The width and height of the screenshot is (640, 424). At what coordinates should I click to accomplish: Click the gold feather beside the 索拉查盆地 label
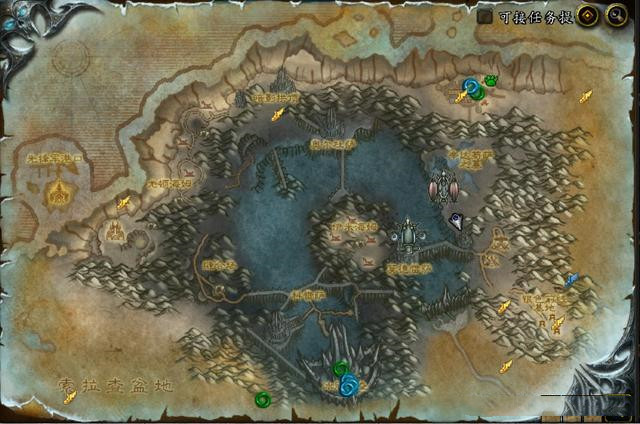(70, 397)
